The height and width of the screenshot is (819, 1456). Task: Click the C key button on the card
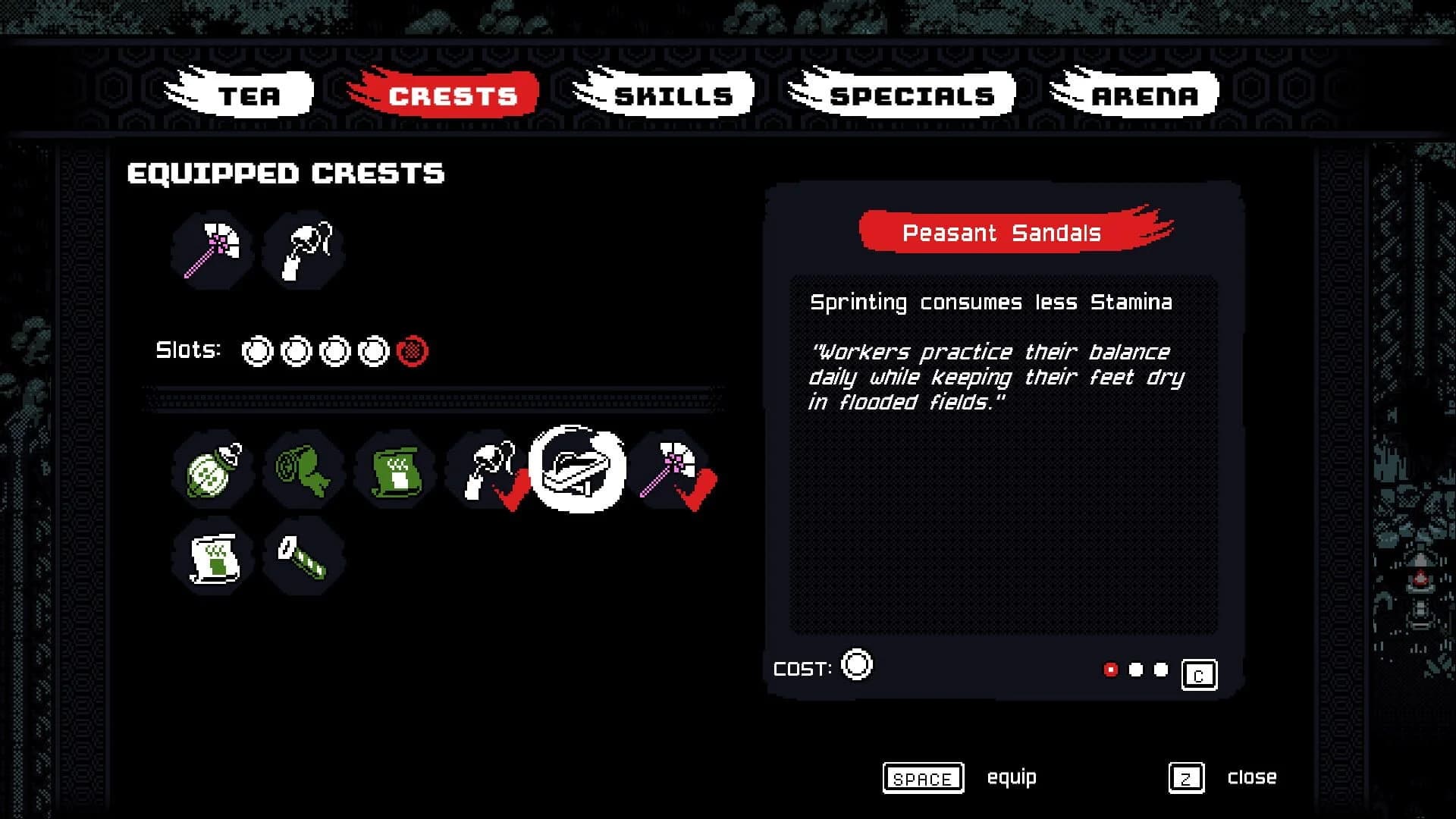click(1199, 674)
